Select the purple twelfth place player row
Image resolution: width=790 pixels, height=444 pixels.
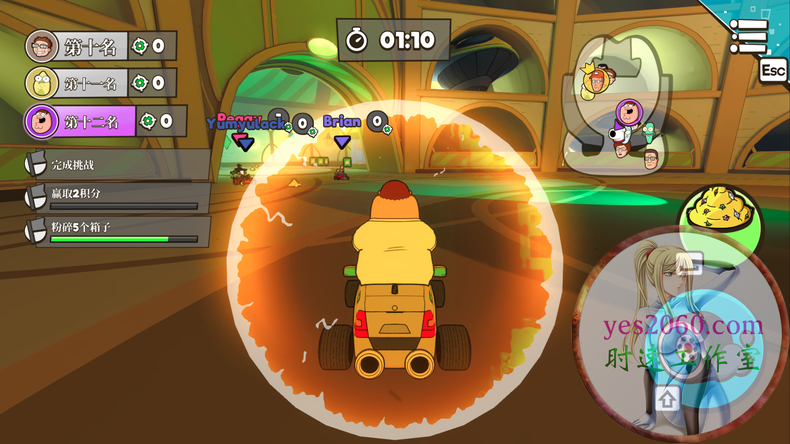click(105, 121)
